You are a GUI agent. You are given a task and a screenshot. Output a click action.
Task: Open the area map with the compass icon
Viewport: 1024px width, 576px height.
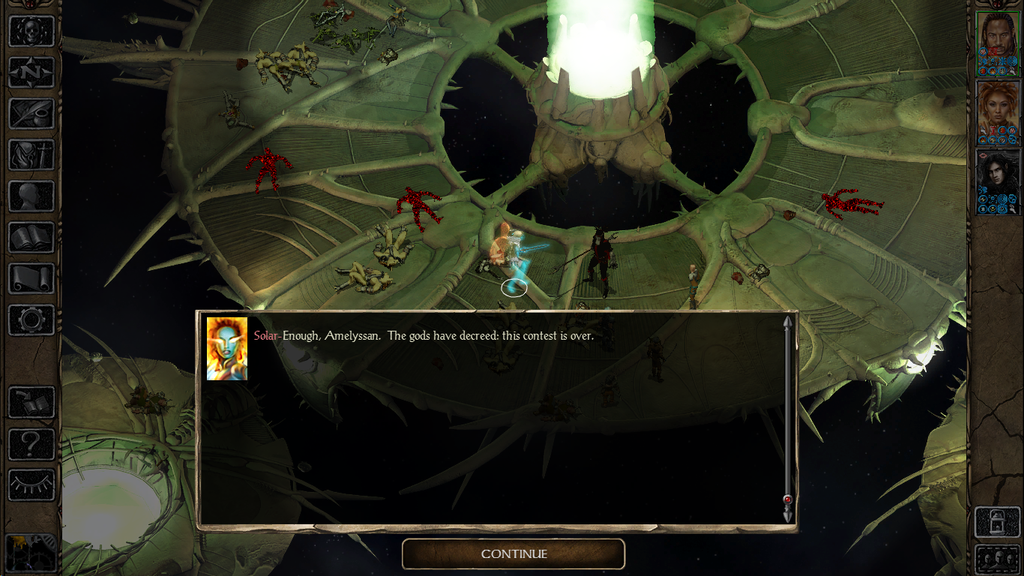click(31, 72)
